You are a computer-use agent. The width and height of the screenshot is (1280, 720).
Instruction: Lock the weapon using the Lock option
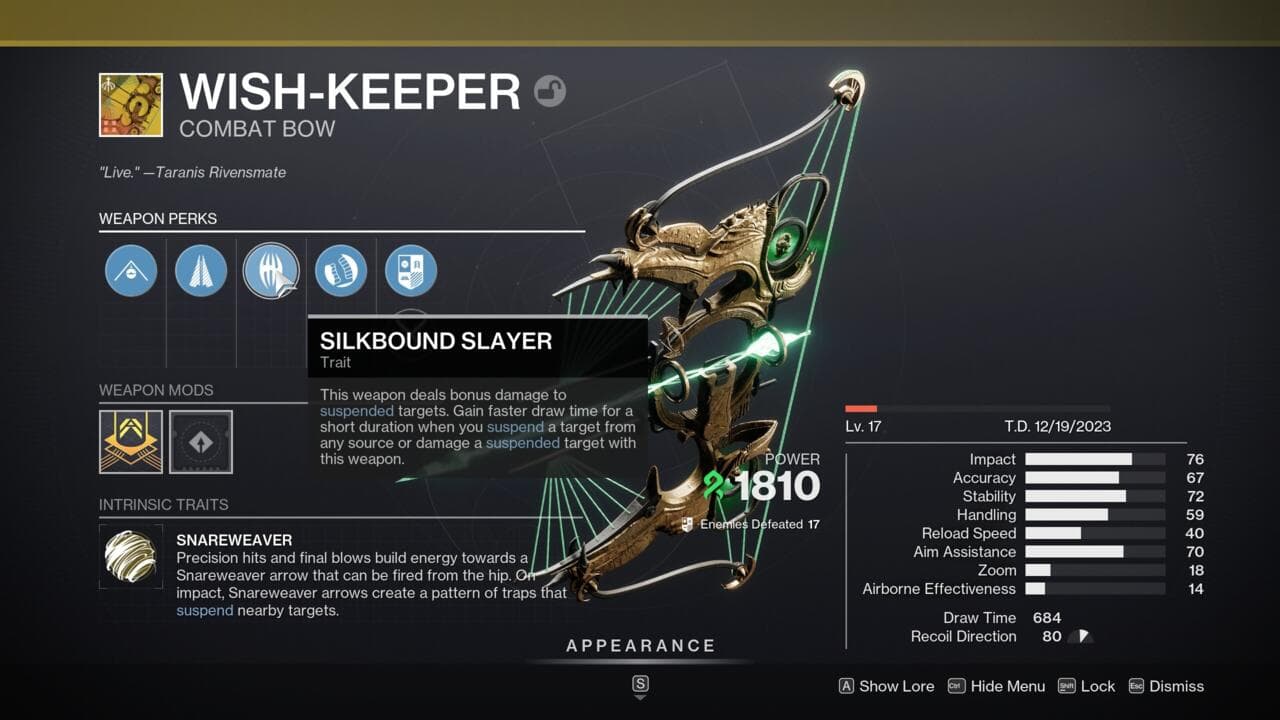[x=1097, y=686]
